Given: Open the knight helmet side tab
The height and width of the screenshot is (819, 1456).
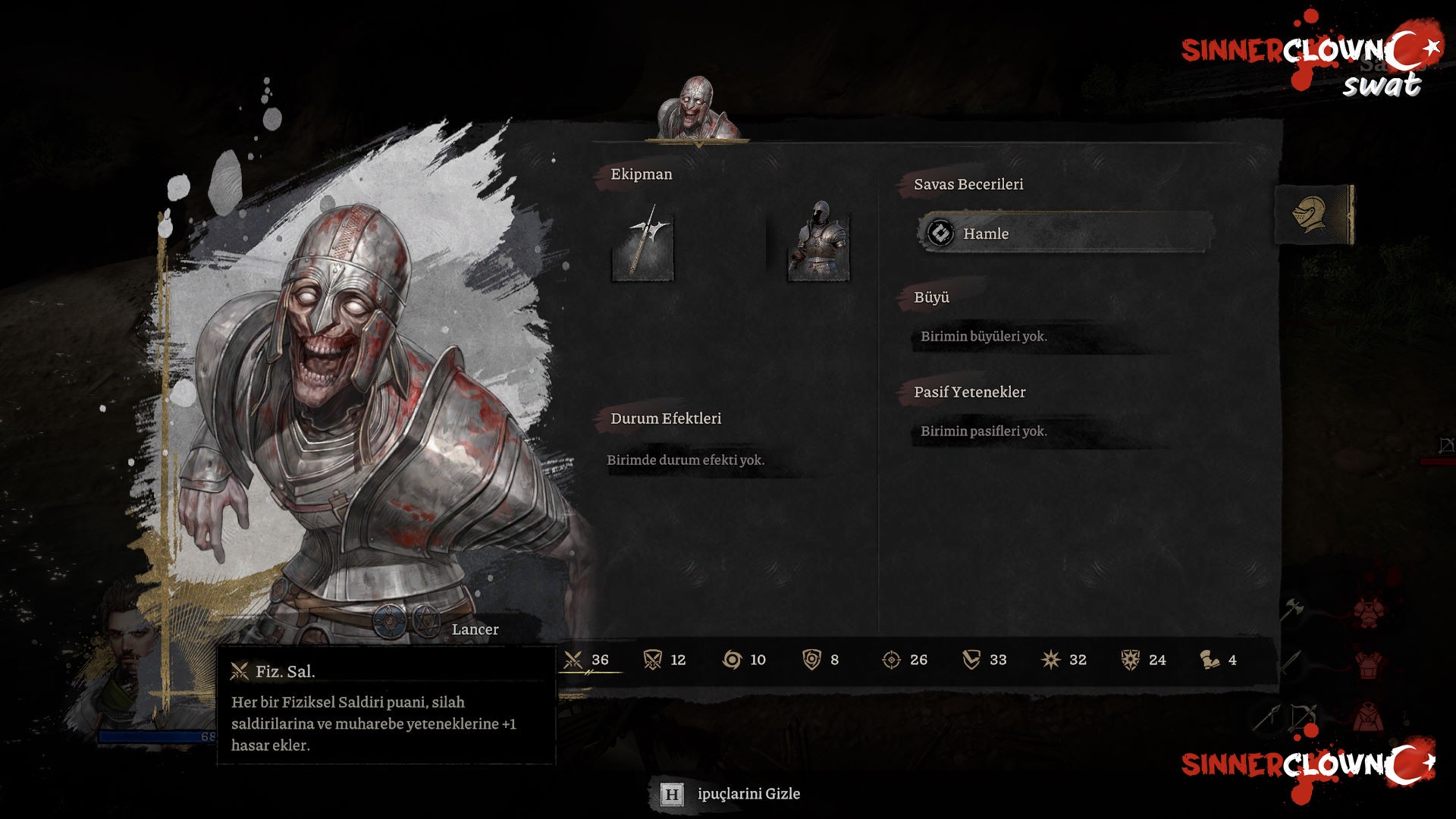Looking at the screenshot, I should click(x=1313, y=215).
